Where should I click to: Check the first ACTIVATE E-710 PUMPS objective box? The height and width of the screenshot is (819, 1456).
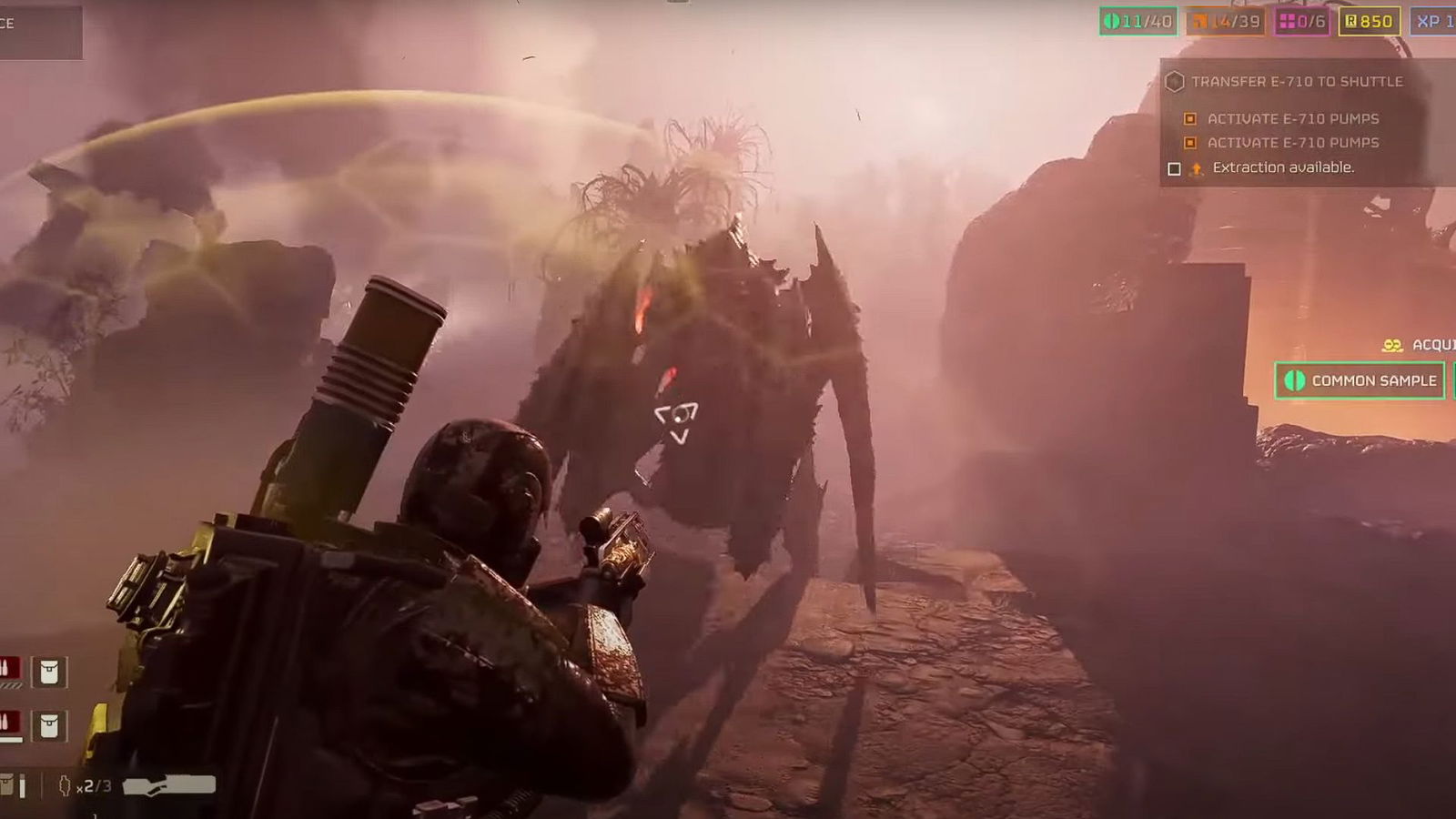coord(1188,118)
